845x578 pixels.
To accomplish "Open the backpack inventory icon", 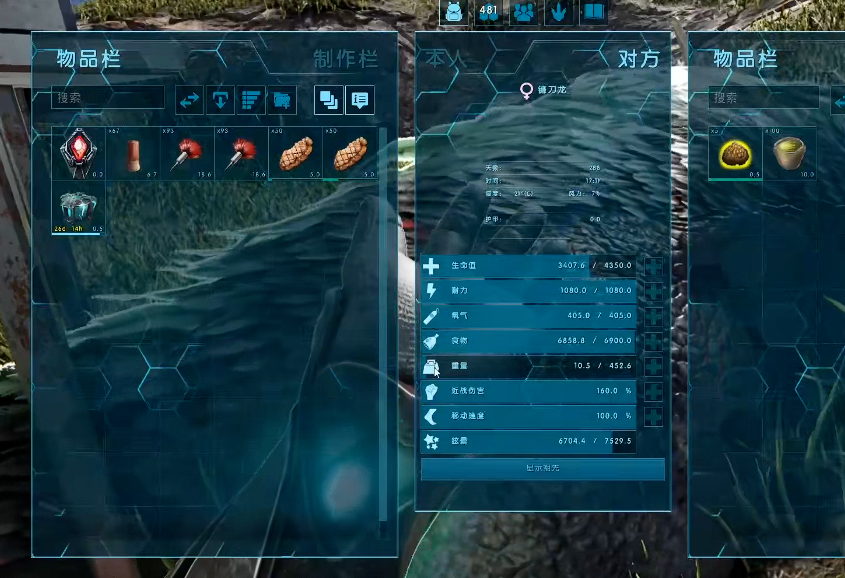I will [x=454, y=12].
